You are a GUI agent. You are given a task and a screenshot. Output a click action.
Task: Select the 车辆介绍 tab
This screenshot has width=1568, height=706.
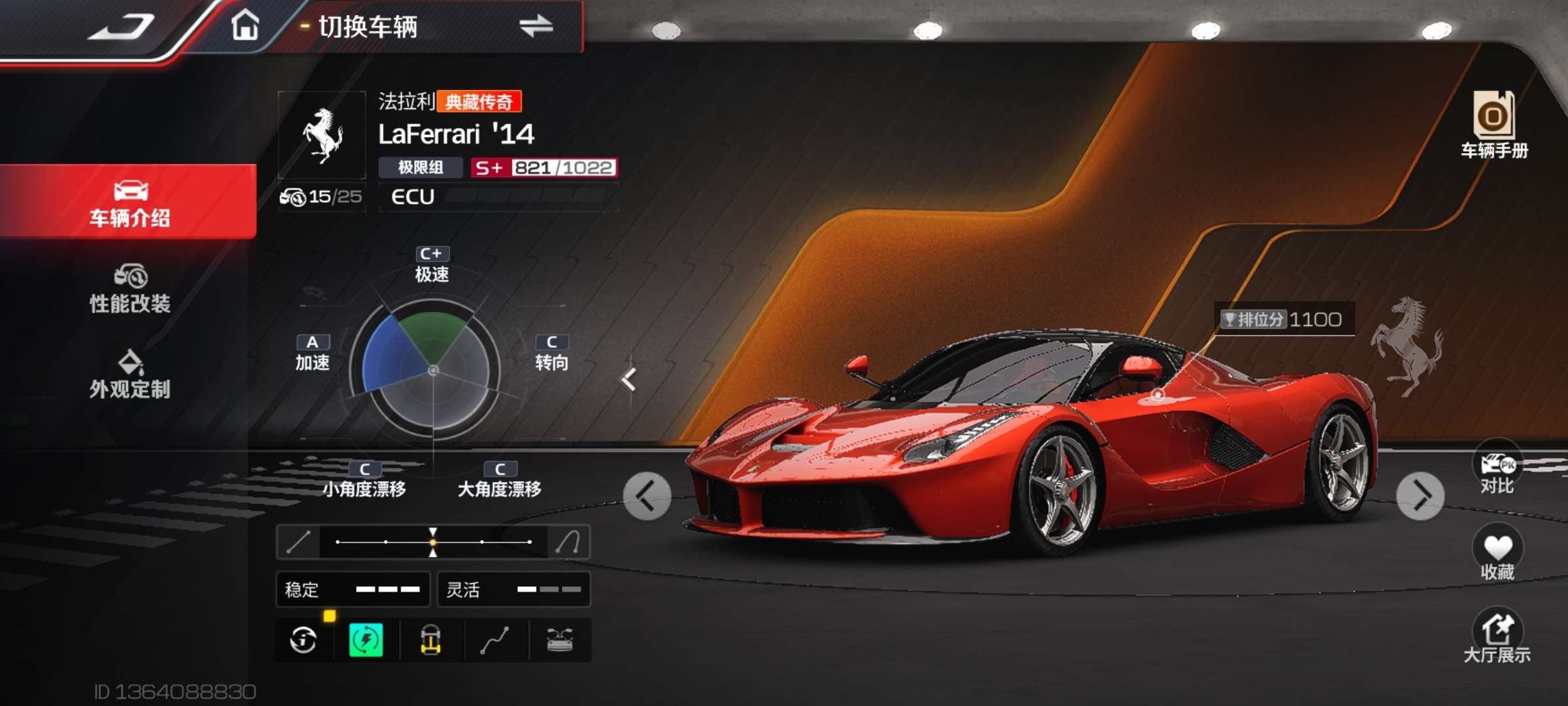(129, 203)
